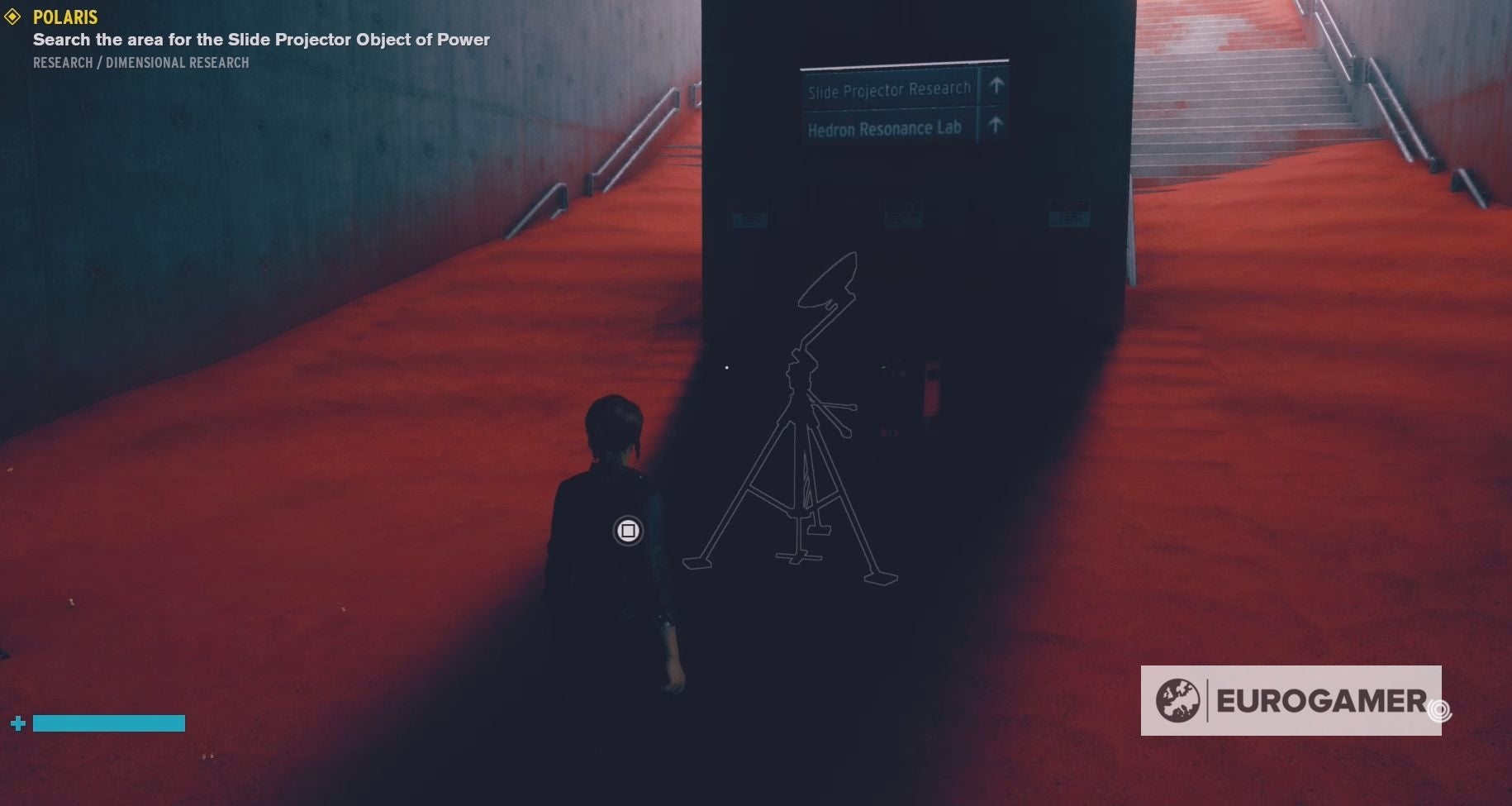Click the blue plus icon near the health bar
This screenshot has height=806, width=1512.
coord(17,723)
